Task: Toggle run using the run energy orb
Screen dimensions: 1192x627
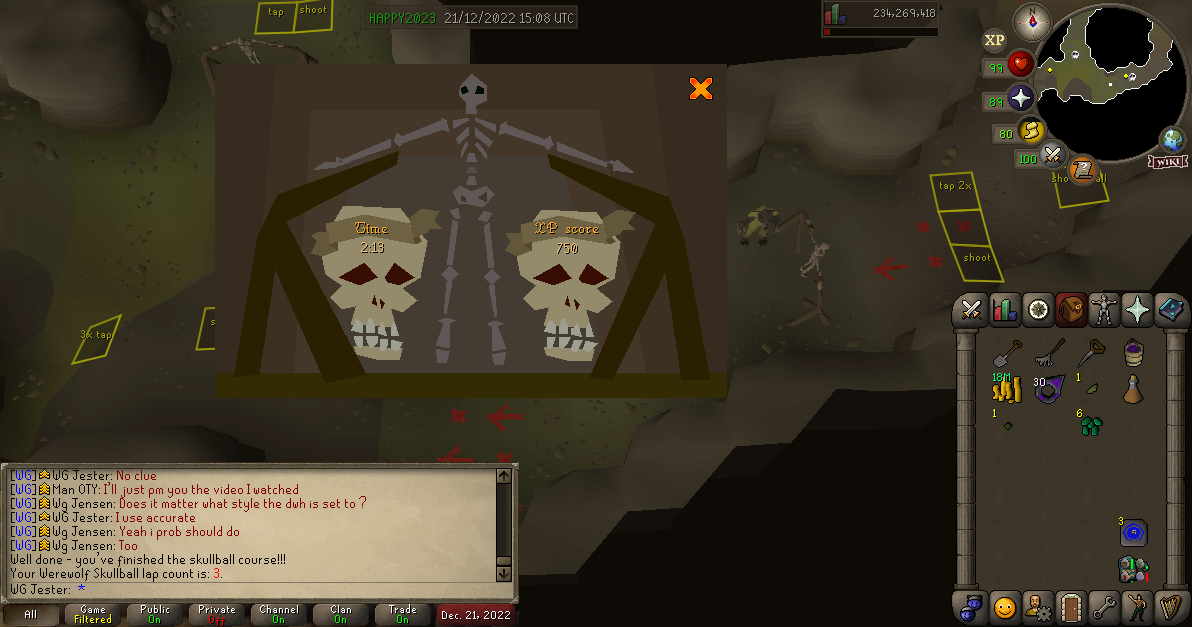Action: pyautogui.click(x=1032, y=130)
